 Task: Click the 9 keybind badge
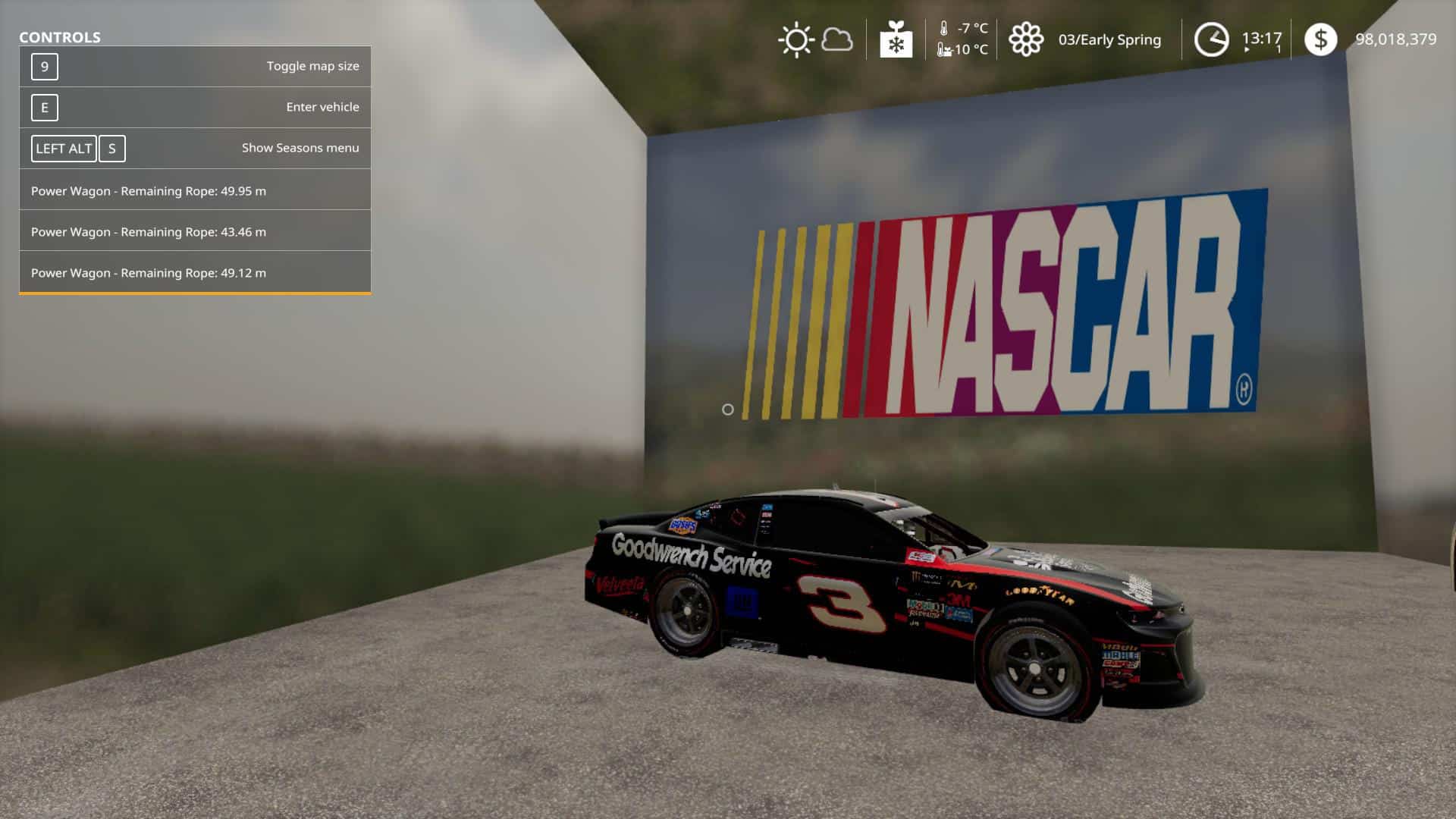tap(45, 66)
